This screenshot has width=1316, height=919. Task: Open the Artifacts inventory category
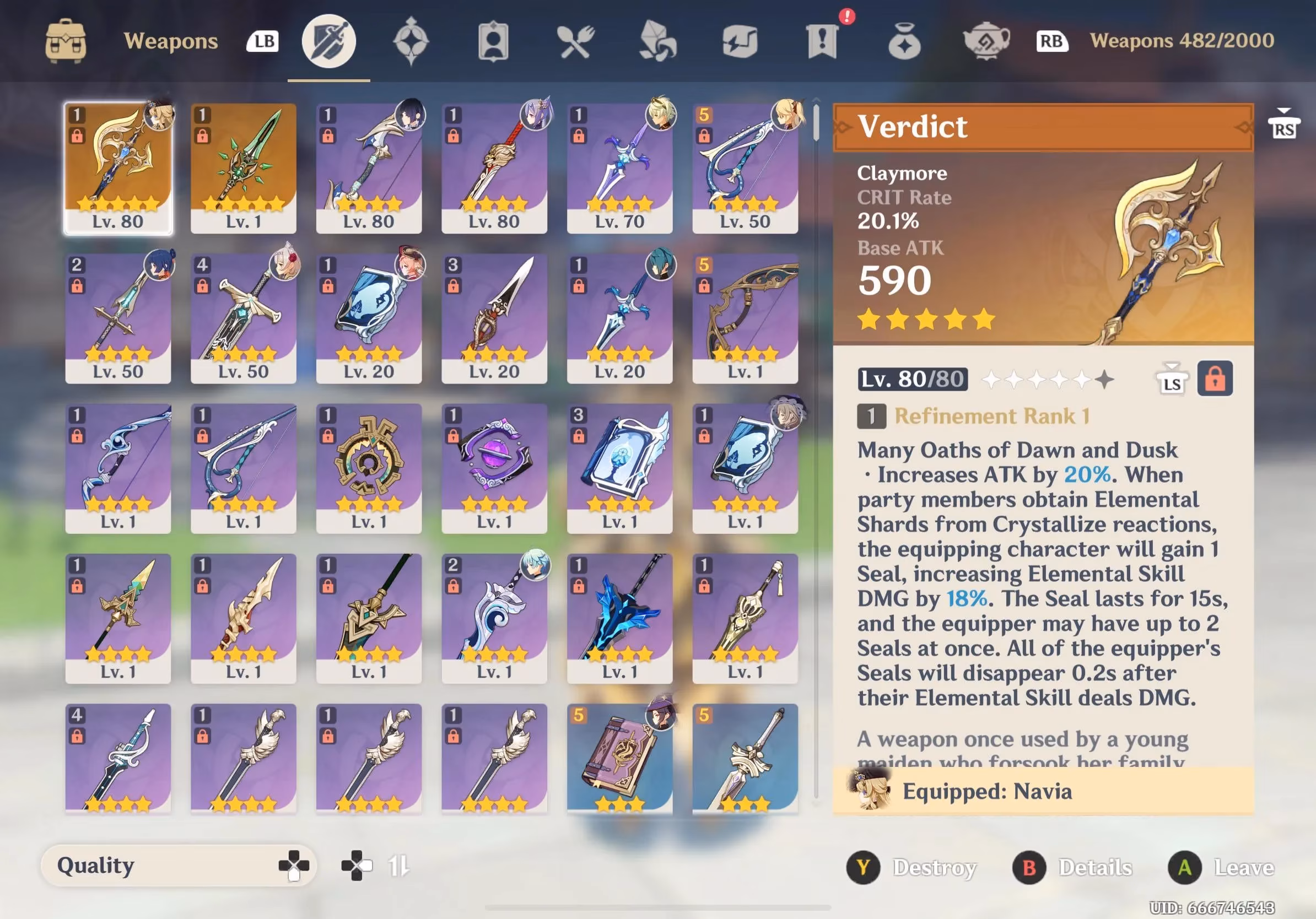click(411, 40)
